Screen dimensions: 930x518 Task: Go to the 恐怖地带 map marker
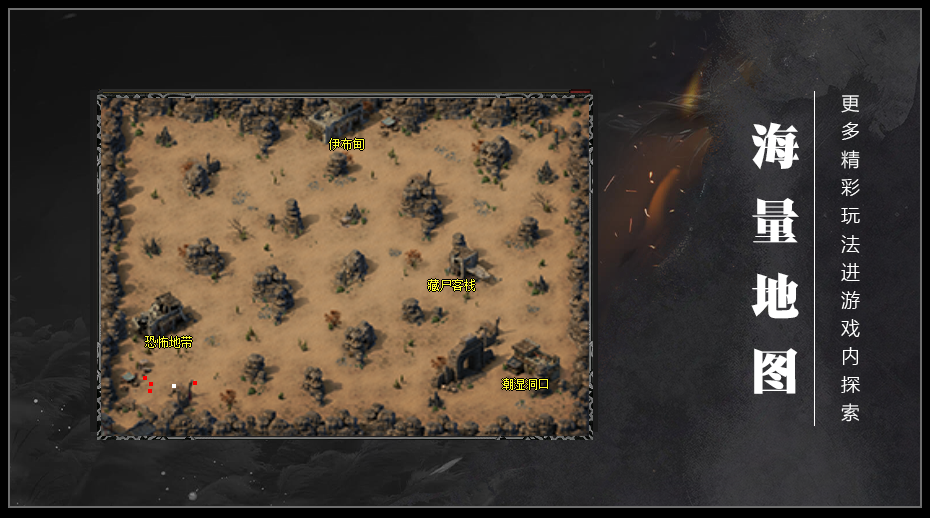[168, 342]
